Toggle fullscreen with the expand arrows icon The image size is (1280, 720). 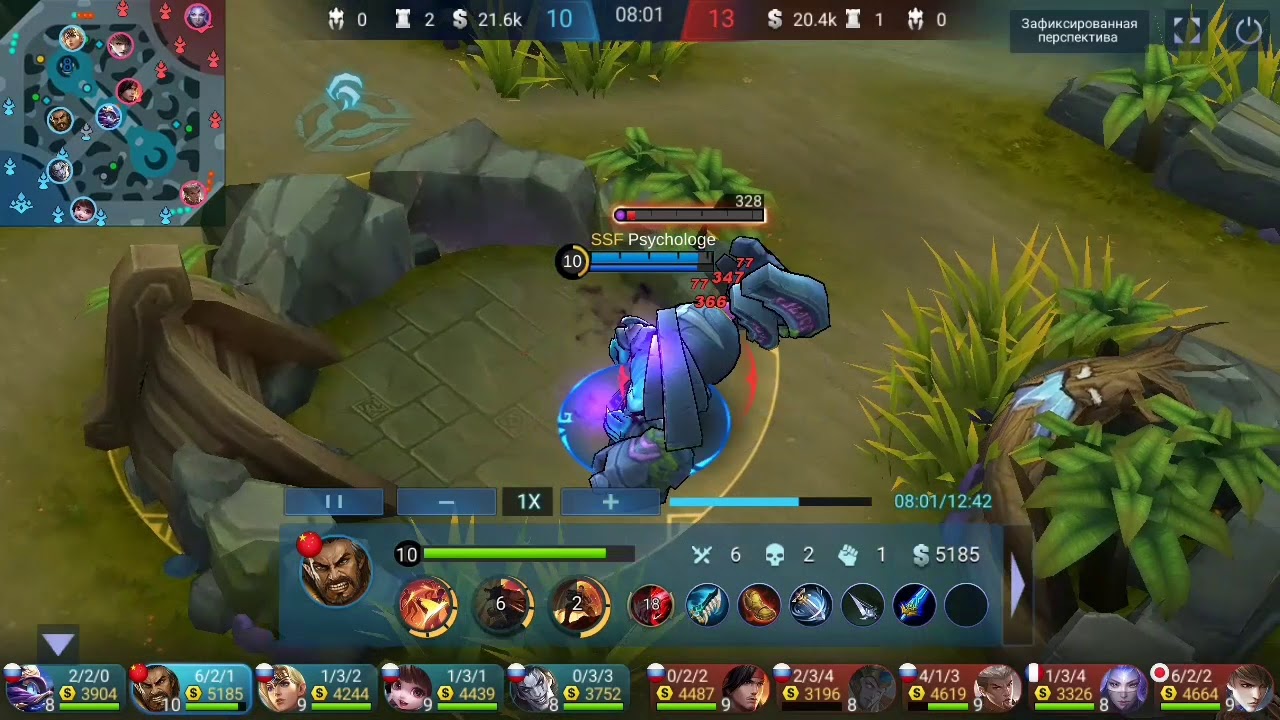coord(1187,31)
